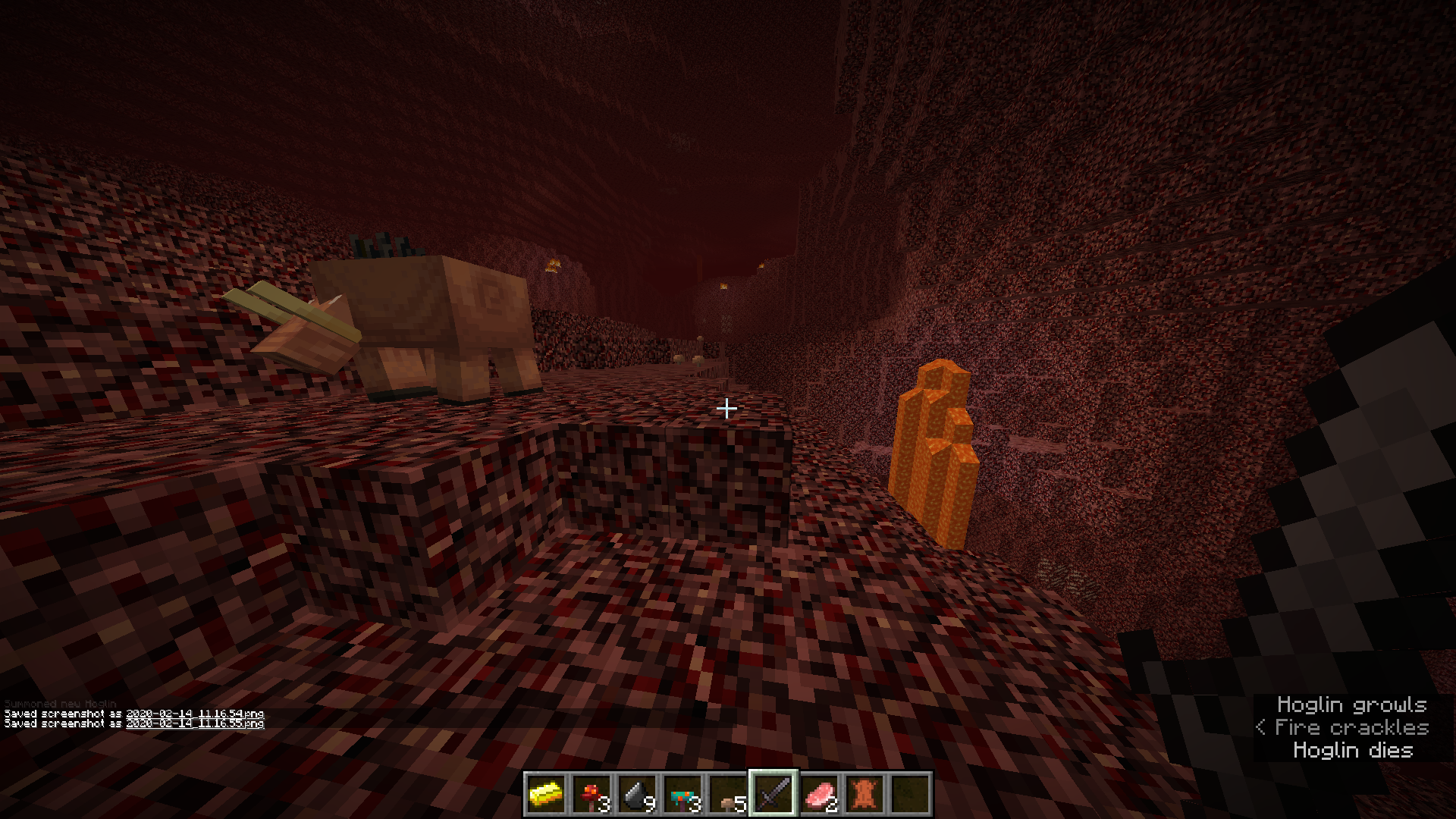Choose the raw porkchop hotbar slot
The height and width of the screenshot is (819, 1456).
[x=819, y=794]
